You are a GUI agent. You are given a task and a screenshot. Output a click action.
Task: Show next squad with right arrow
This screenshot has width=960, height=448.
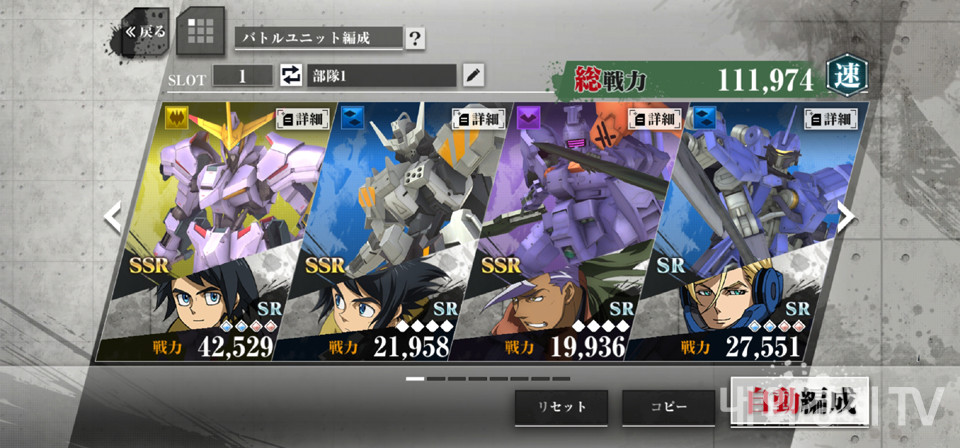pyautogui.click(x=846, y=216)
